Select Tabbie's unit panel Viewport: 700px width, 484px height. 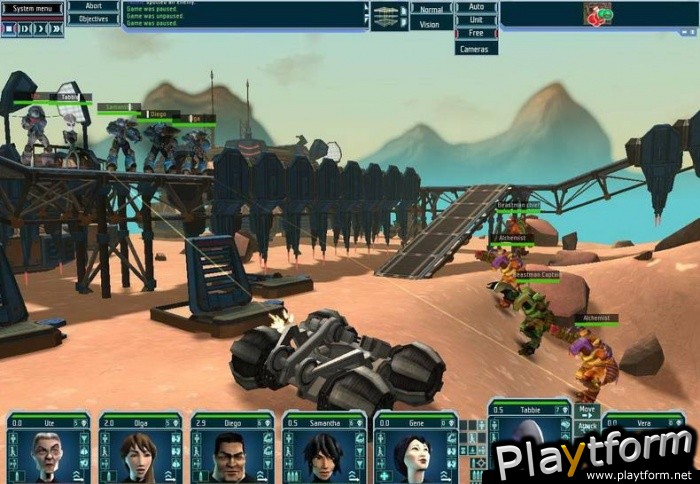(528, 420)
